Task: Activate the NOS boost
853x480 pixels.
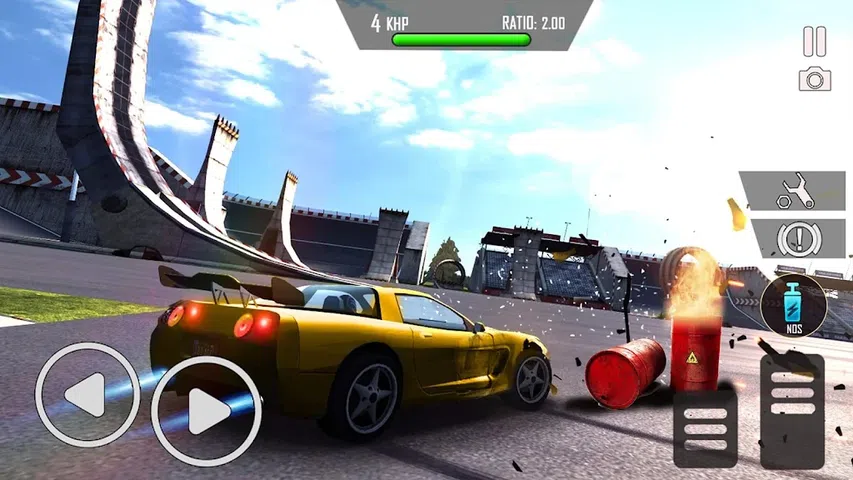Action: point(793,305)
